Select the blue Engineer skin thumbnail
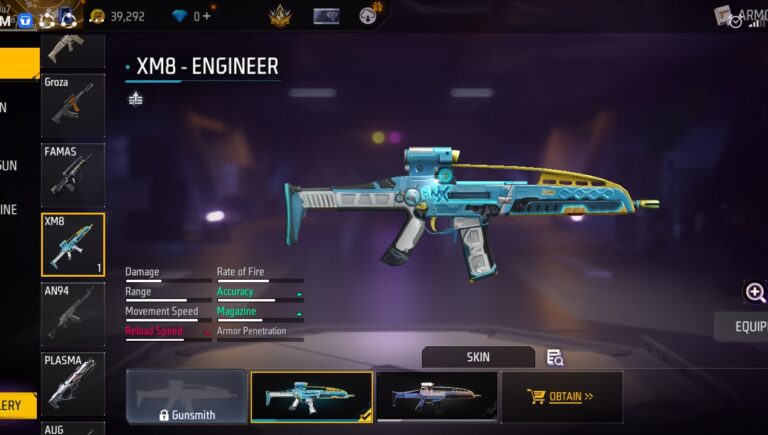 point(311,397)
